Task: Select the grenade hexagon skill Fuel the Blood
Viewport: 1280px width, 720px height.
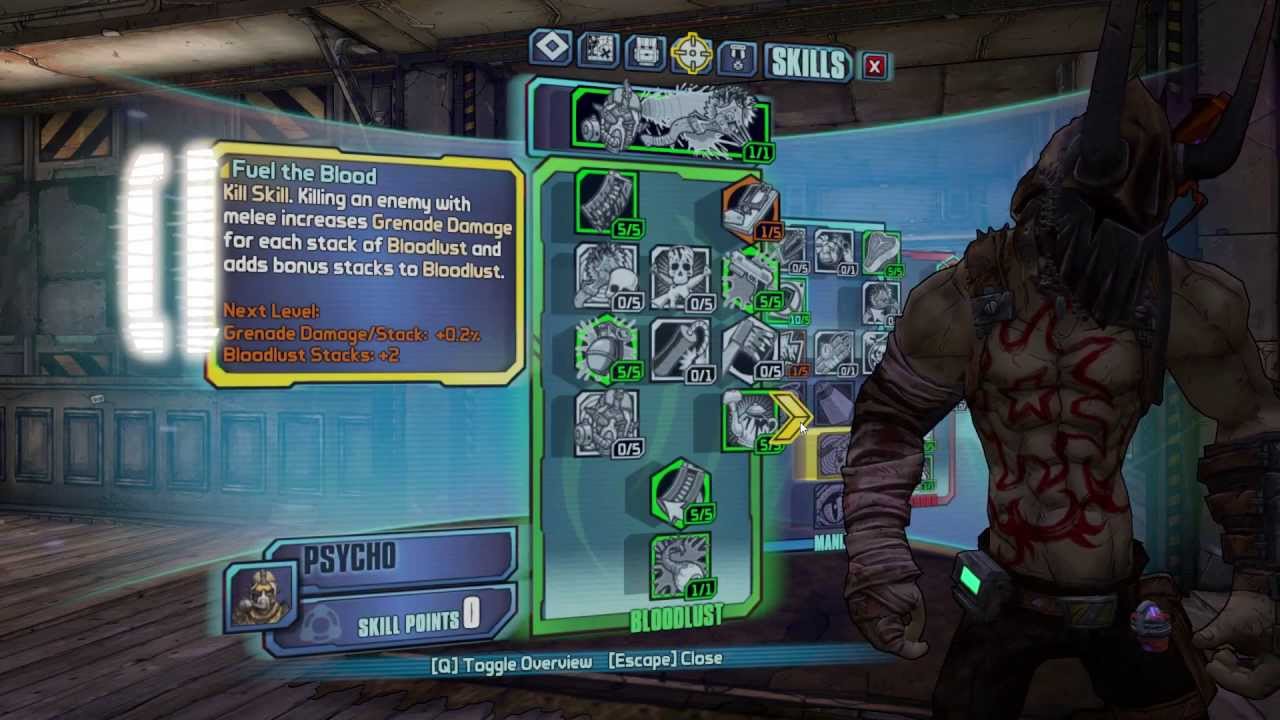Action: (607, 348)
